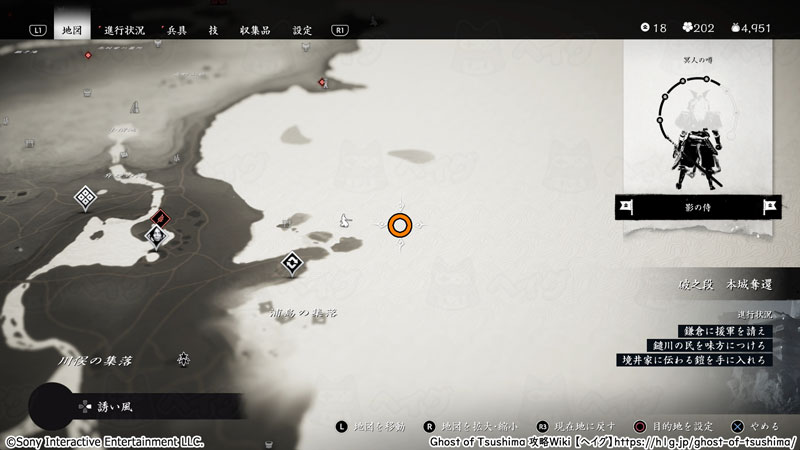Open the 収集品 collections tab
The image size is (800, 450).
[255, 30]
